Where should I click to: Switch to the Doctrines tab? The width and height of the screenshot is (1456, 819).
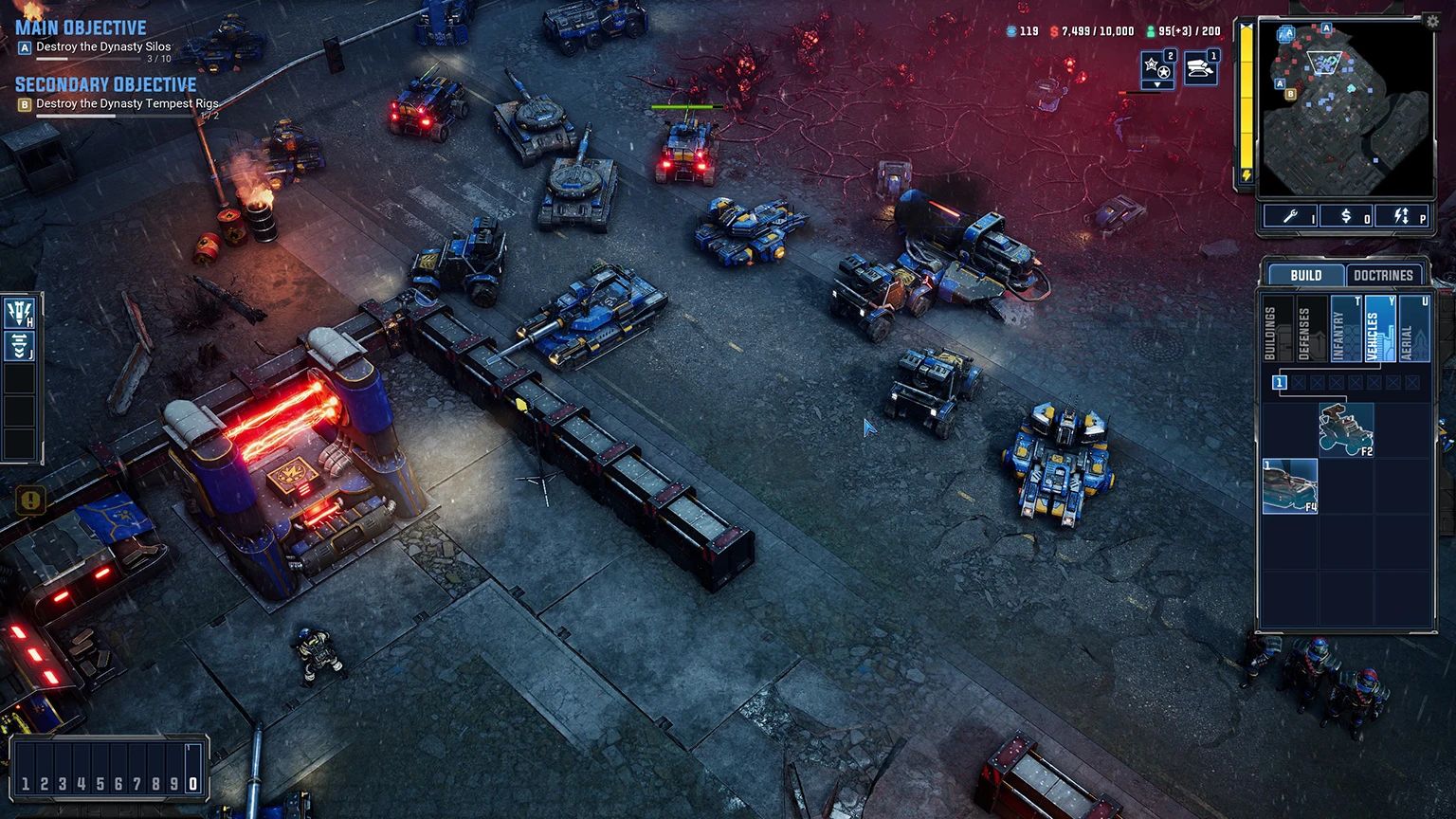pos(1383,275)
